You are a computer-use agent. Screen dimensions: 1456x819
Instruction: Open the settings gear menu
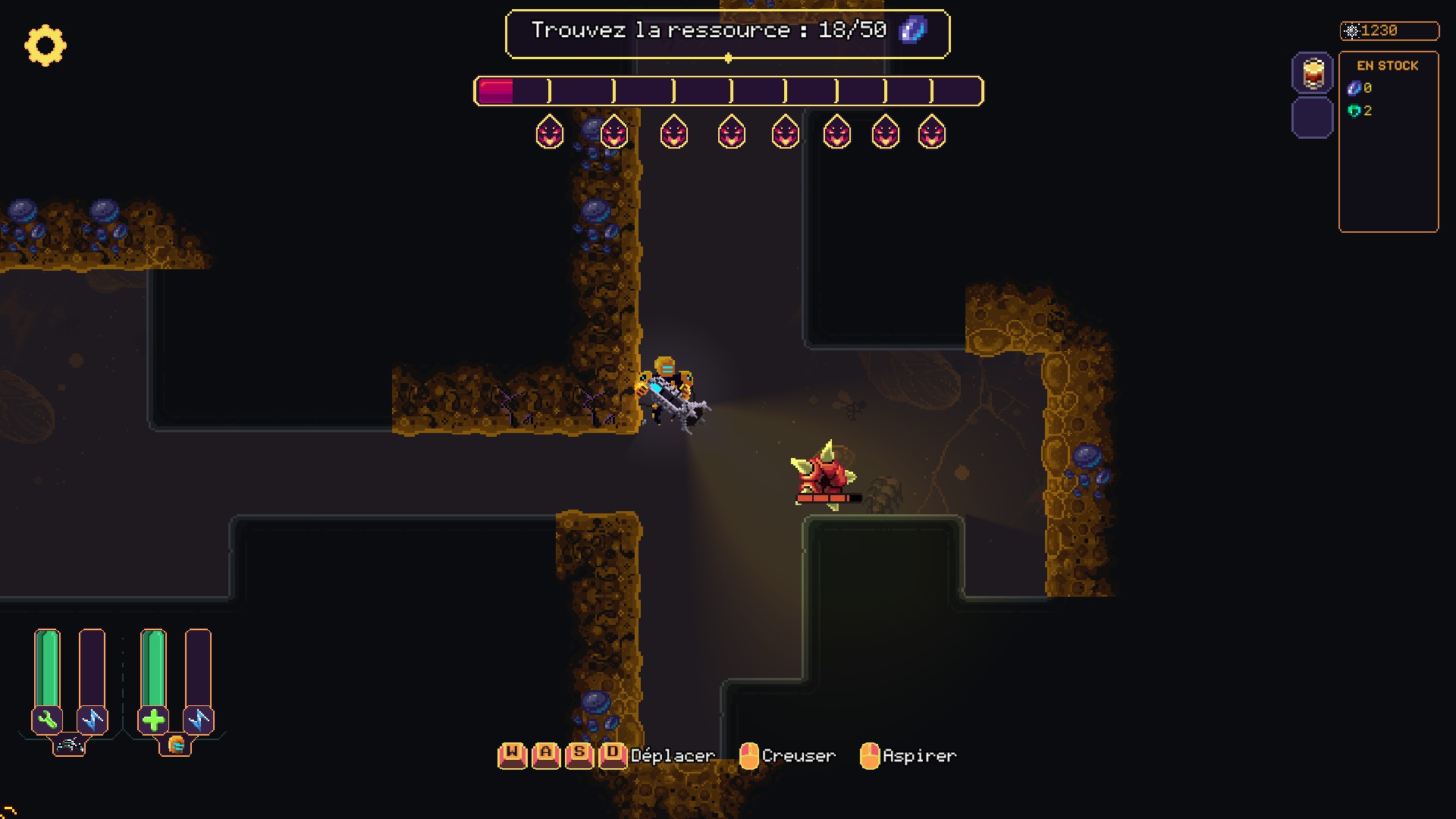[45, 45]
